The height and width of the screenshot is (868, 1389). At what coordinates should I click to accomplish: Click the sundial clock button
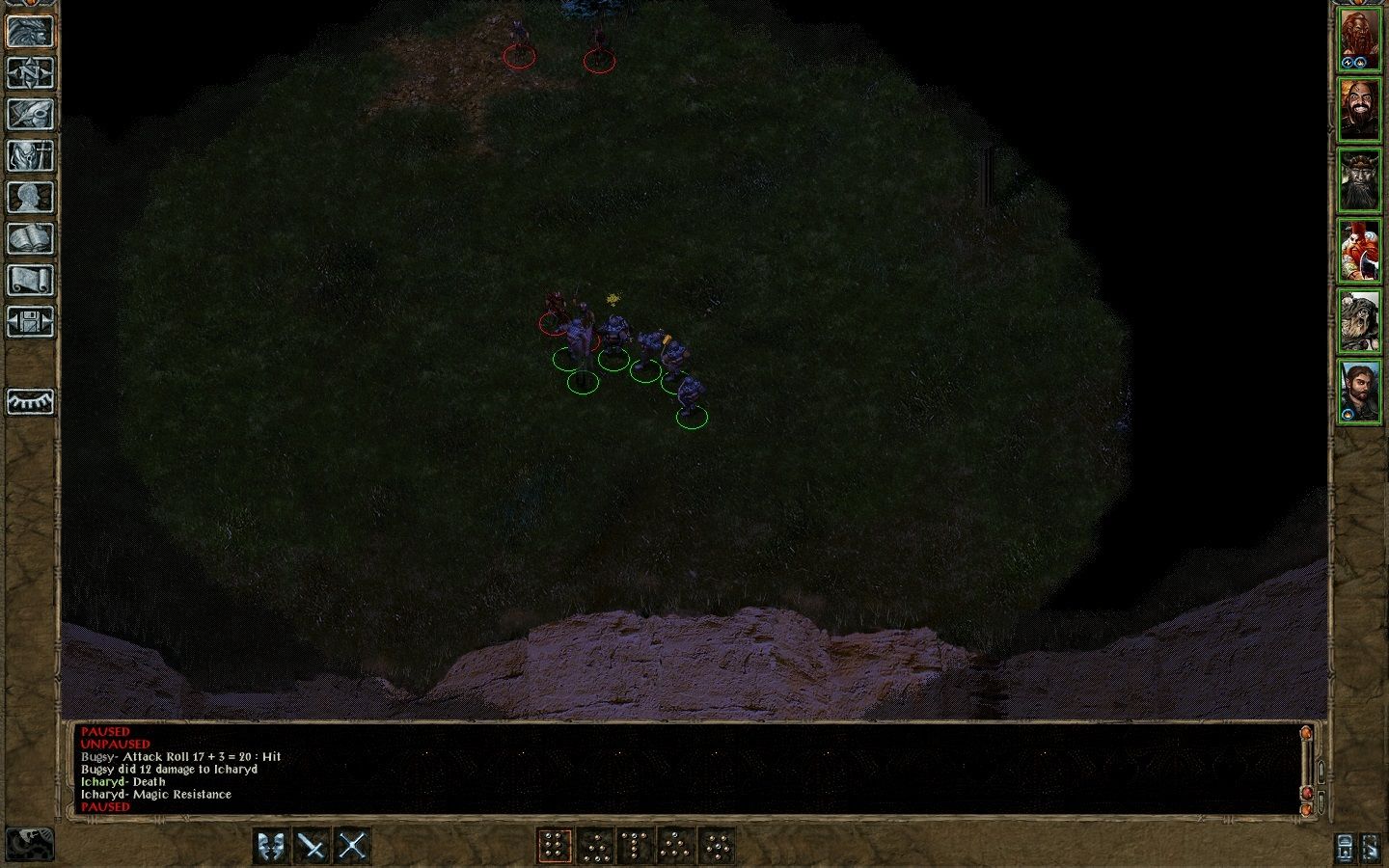(29, 401)
